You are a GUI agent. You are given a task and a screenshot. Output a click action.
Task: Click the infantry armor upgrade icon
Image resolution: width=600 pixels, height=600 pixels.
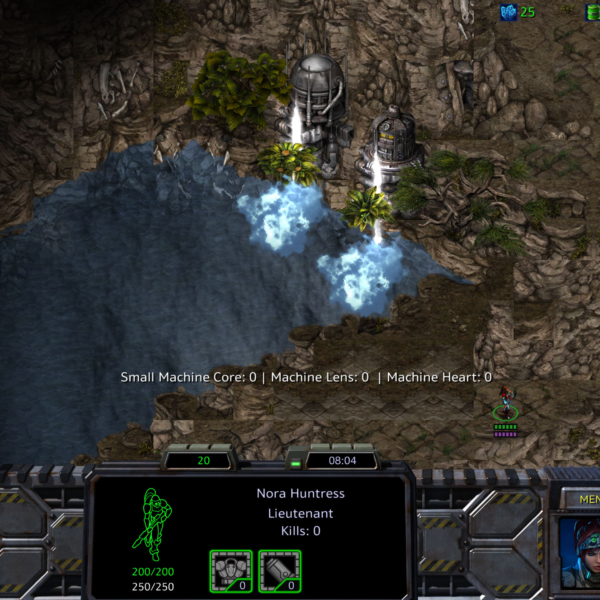pos(231,571)
